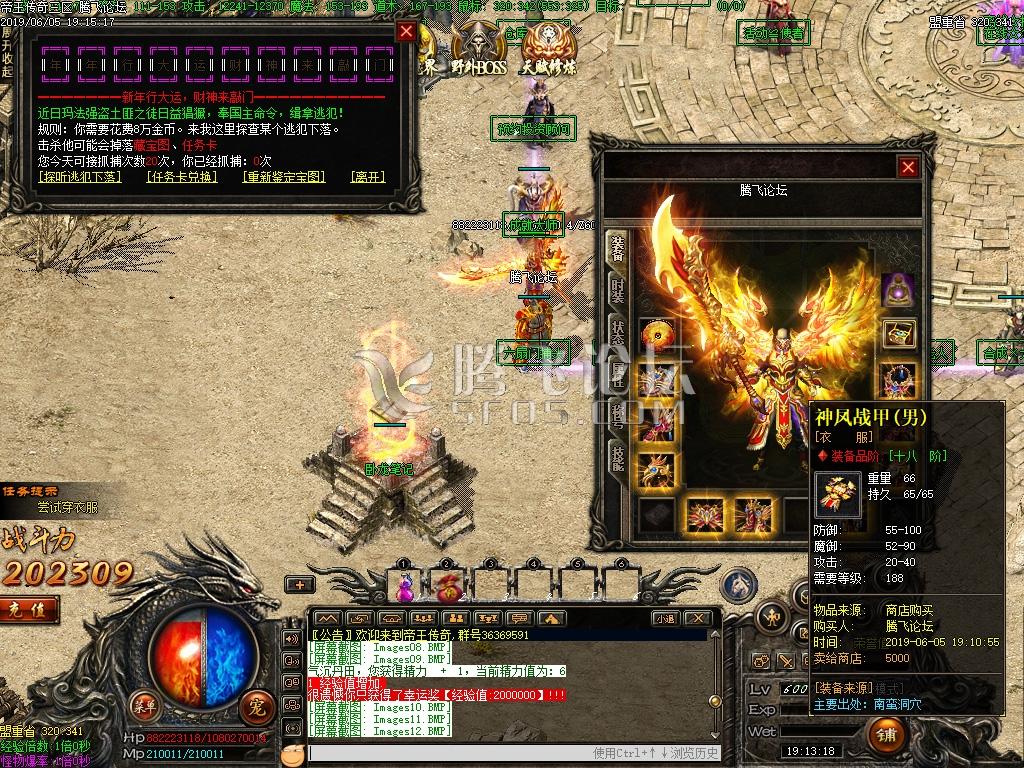Open the 铺 shop button
1024x768 pixels.
(x=886, y=735)
